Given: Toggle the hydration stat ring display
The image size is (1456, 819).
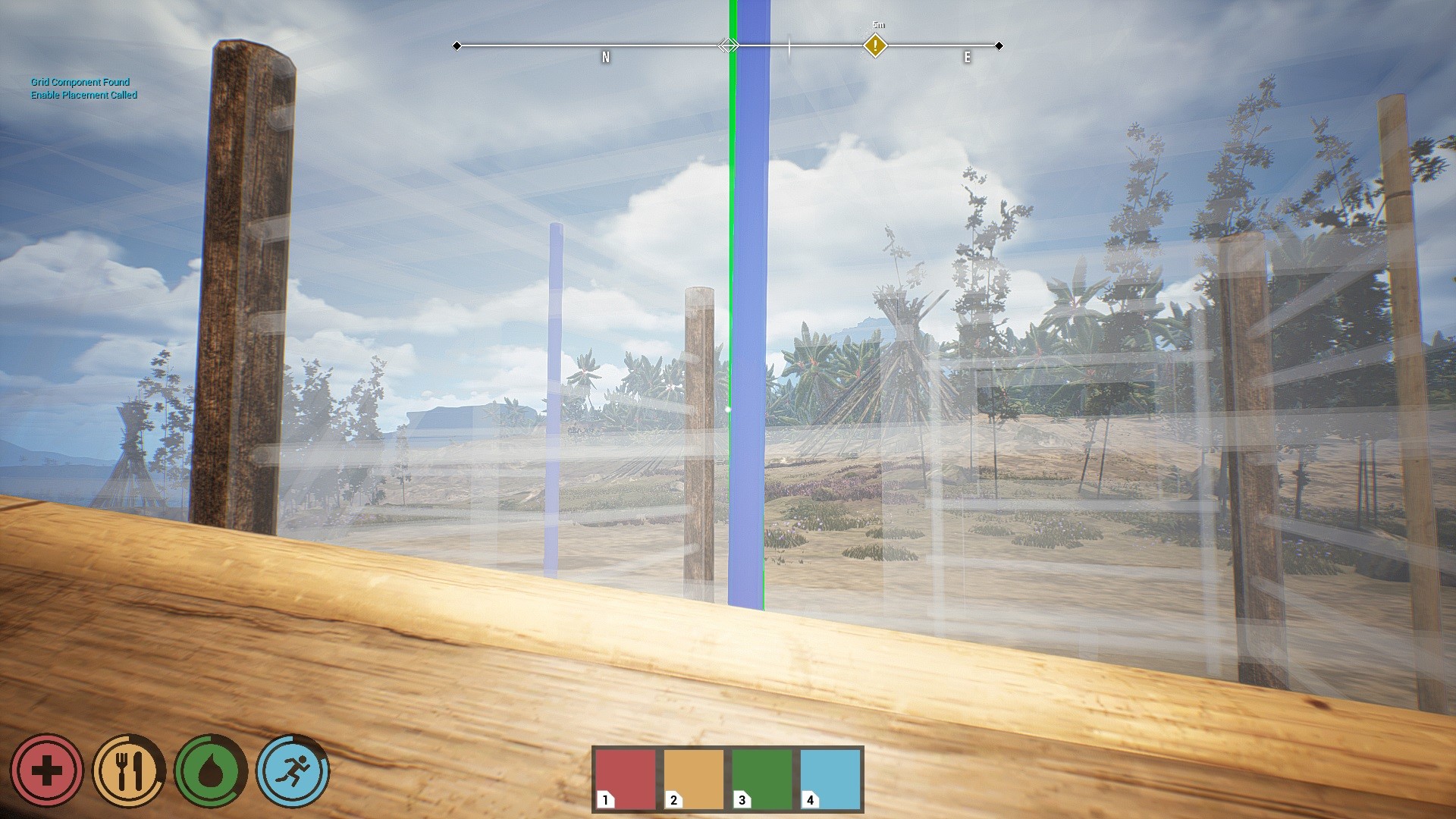Looking at the screenshot, I should click(210, 770).
